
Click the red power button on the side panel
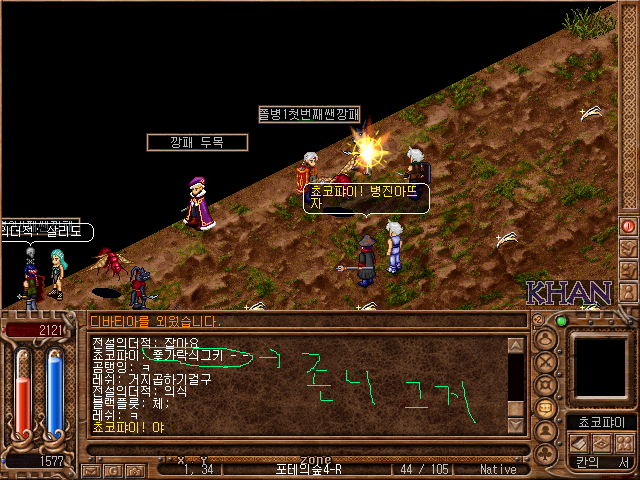629,225
